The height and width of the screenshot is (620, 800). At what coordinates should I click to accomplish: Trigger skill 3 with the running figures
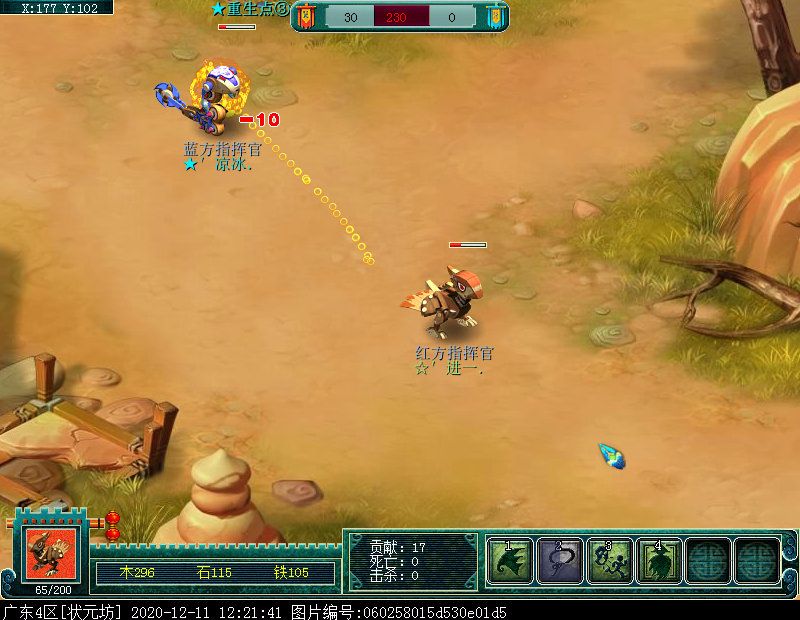click(610, 561)
